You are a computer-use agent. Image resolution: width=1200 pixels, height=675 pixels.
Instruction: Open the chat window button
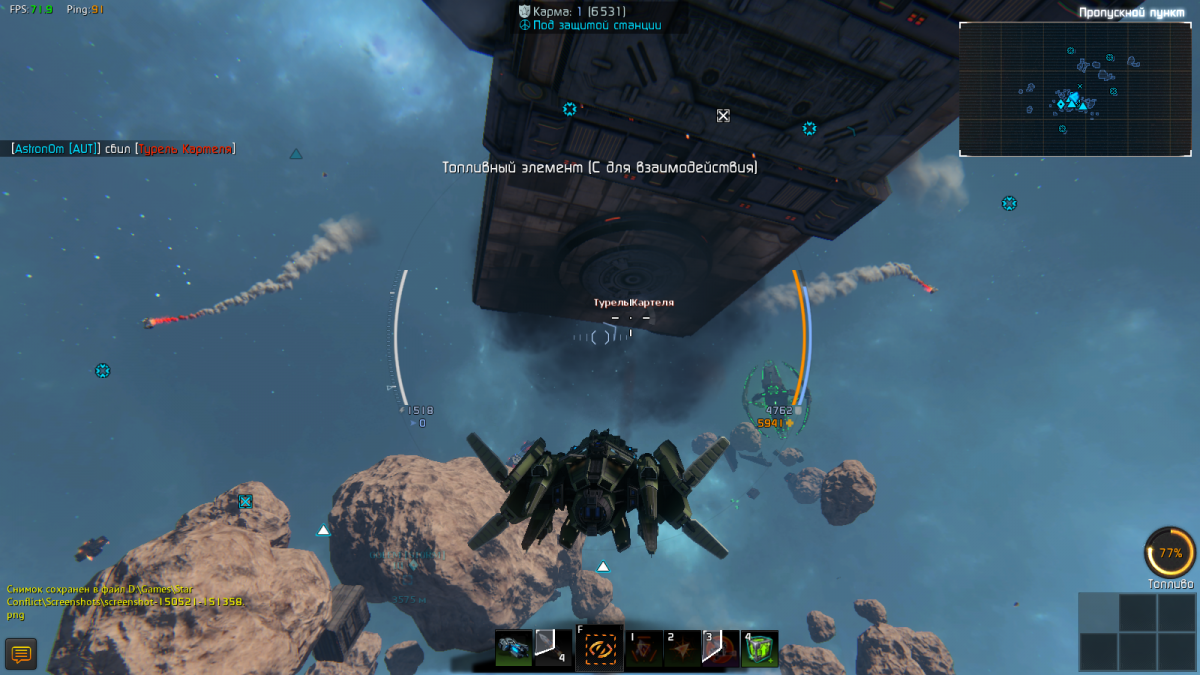pyautogui.click(x=21, y=654)
